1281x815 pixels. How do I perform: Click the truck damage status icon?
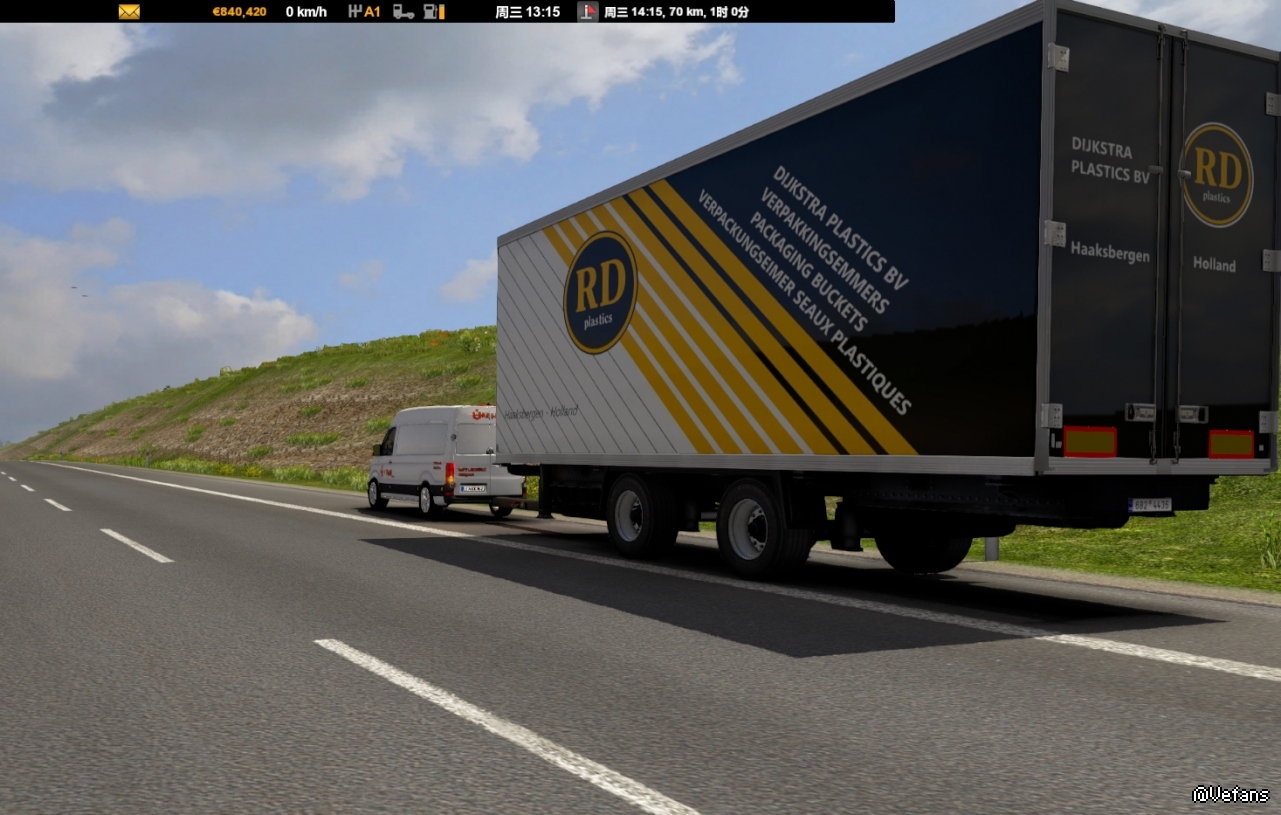coord(403,12)
